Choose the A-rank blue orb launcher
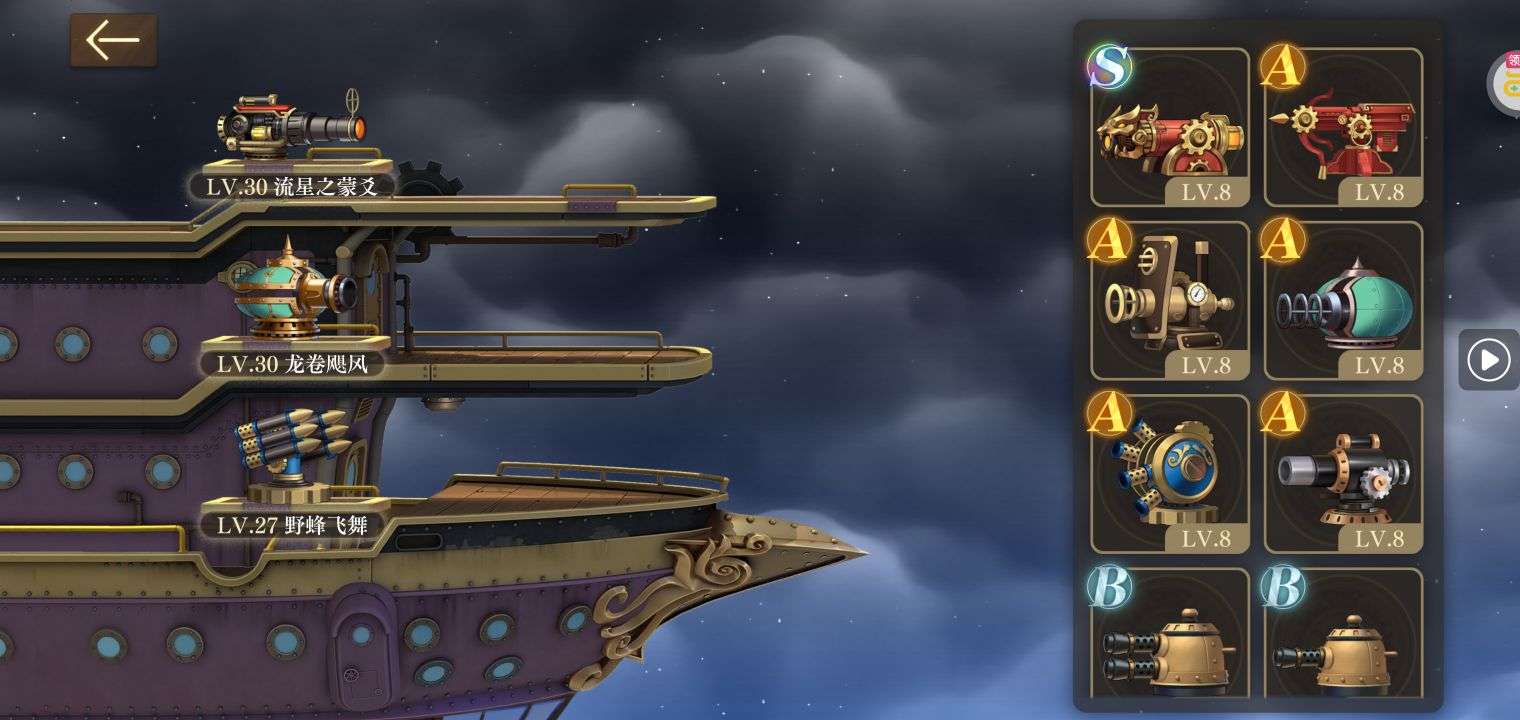 (1170, 474)
